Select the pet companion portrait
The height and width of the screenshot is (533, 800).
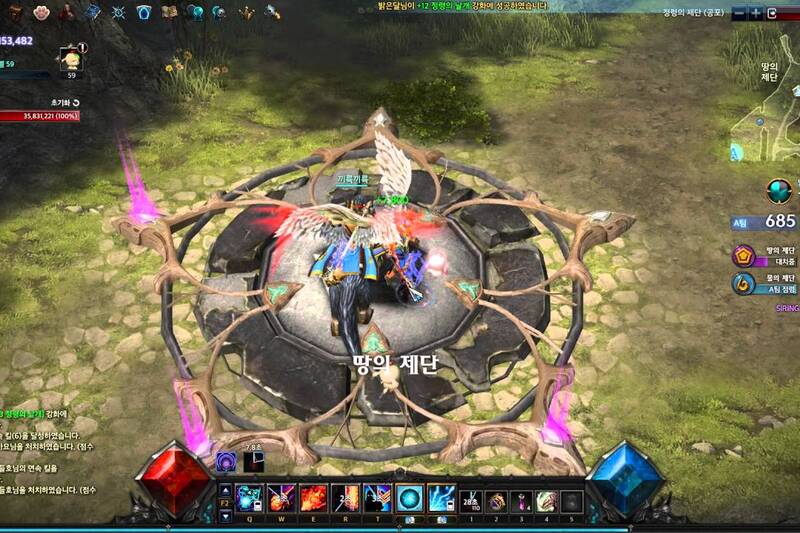pyautogui.click(x=70, y=56)
